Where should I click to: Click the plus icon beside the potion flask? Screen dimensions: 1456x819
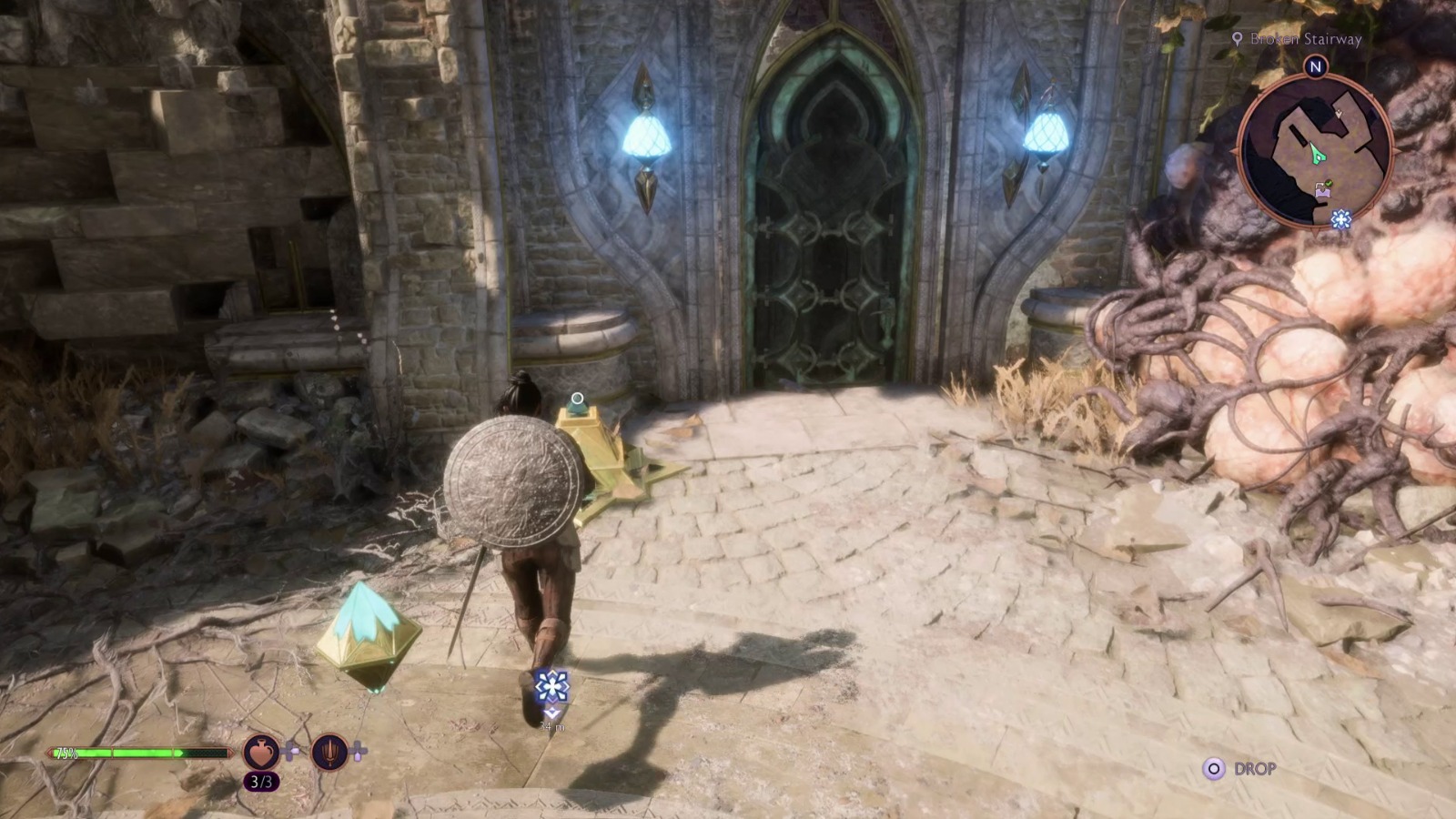pos(290,750)
